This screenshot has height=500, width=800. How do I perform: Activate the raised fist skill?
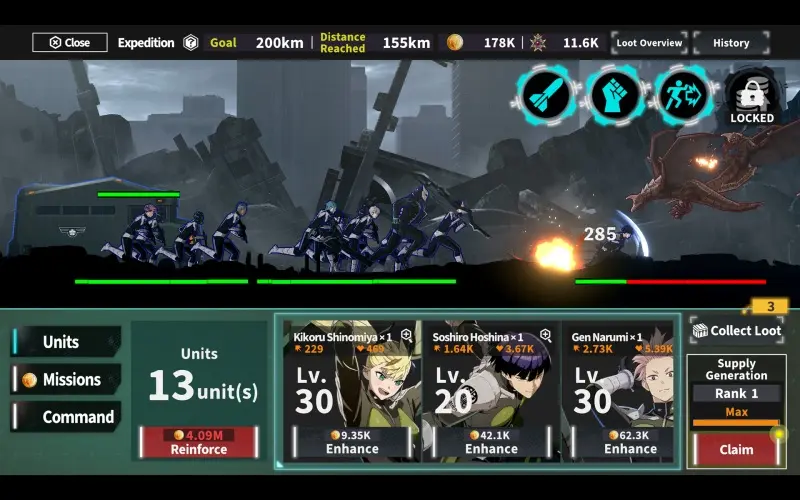pos(614,96)
